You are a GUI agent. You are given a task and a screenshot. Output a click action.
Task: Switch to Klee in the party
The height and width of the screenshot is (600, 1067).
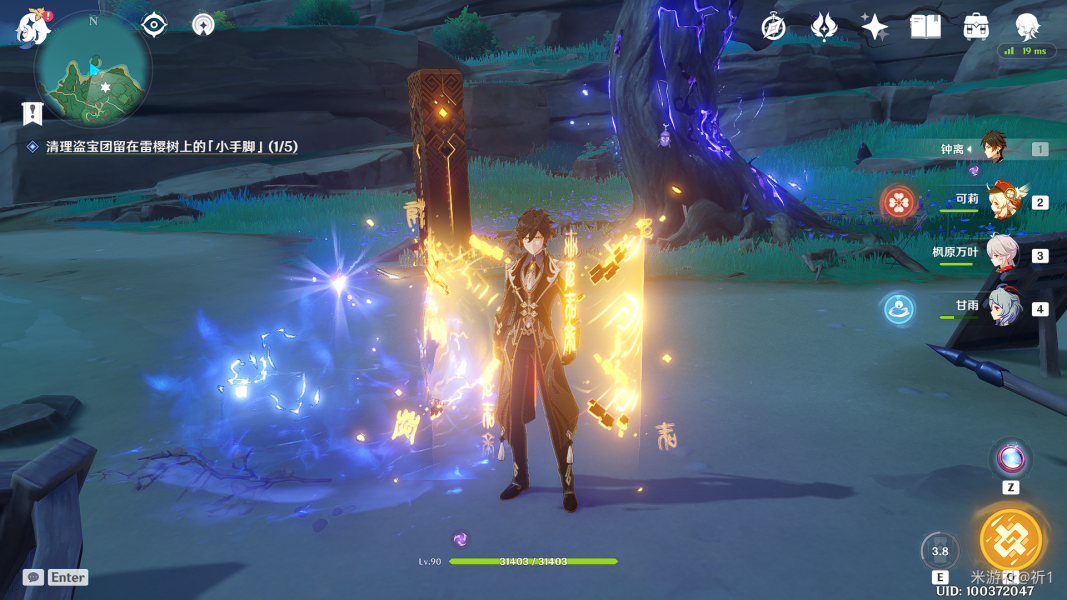(x=1003, y=201)
